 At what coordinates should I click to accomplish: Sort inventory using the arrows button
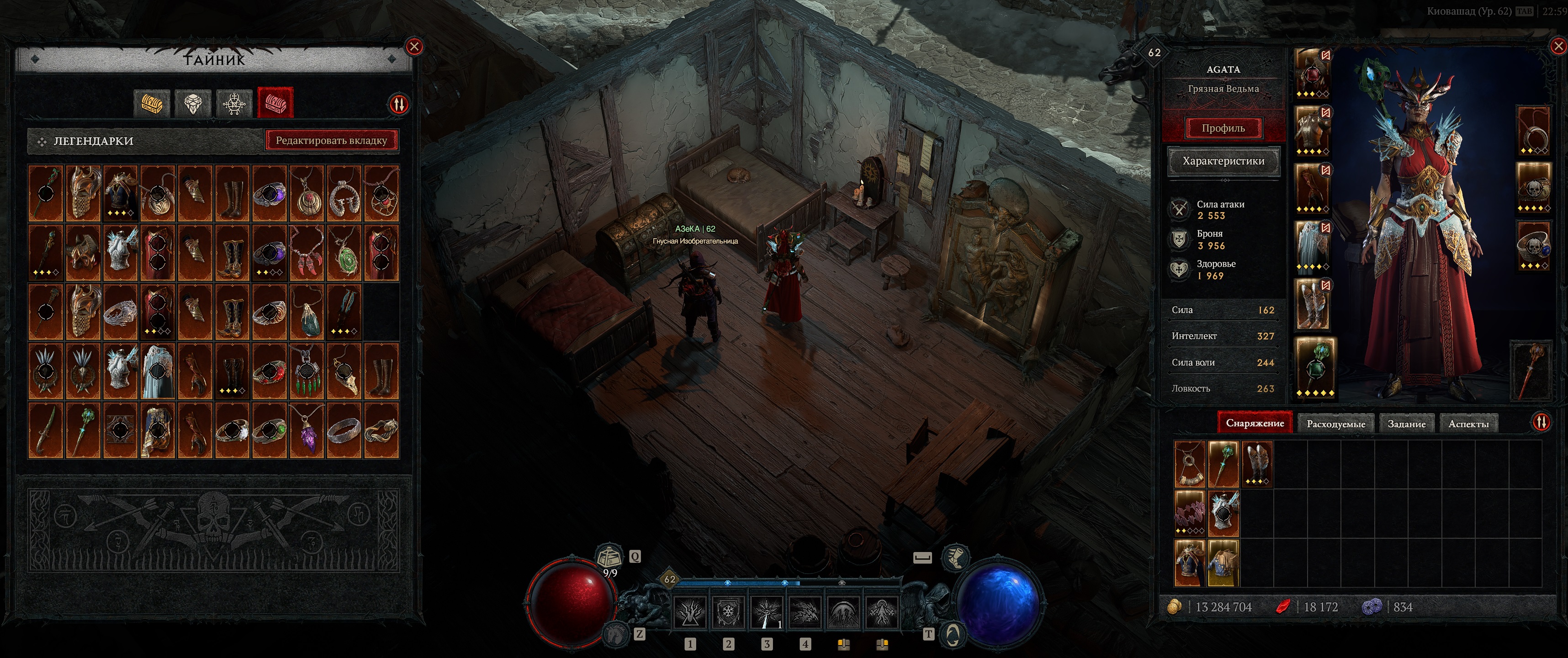[1541, 422]
